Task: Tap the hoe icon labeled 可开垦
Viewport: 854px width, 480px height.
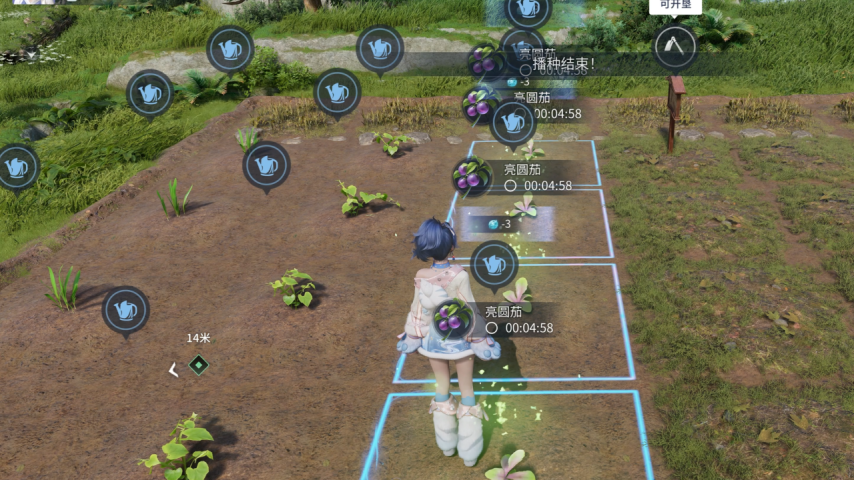Action: pyautogui.click(x=675, y=46)
